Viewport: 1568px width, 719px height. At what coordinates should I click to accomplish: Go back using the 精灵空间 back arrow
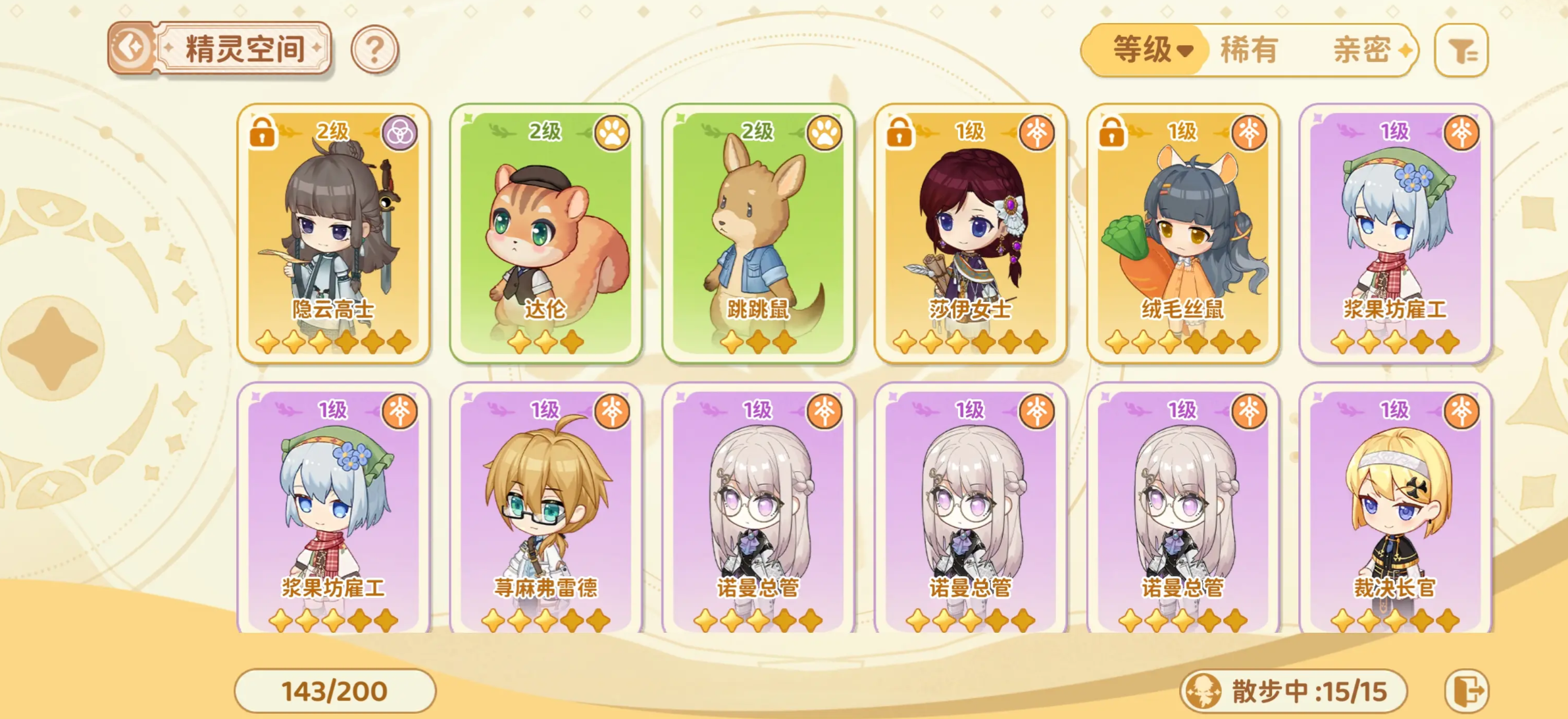(x=130, y=48)
